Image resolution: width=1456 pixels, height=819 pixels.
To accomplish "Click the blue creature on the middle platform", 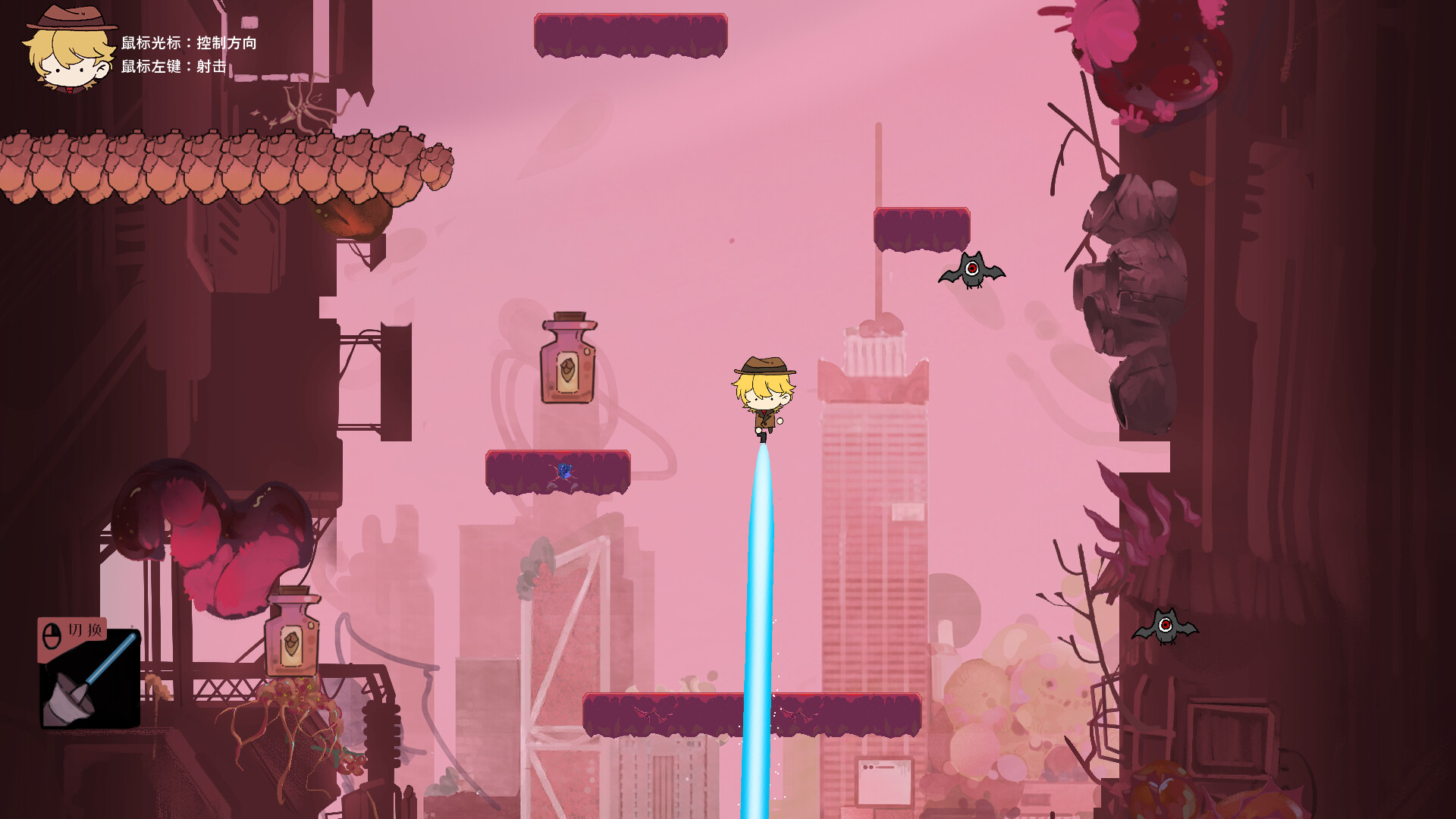I will [x=566, y=469].
